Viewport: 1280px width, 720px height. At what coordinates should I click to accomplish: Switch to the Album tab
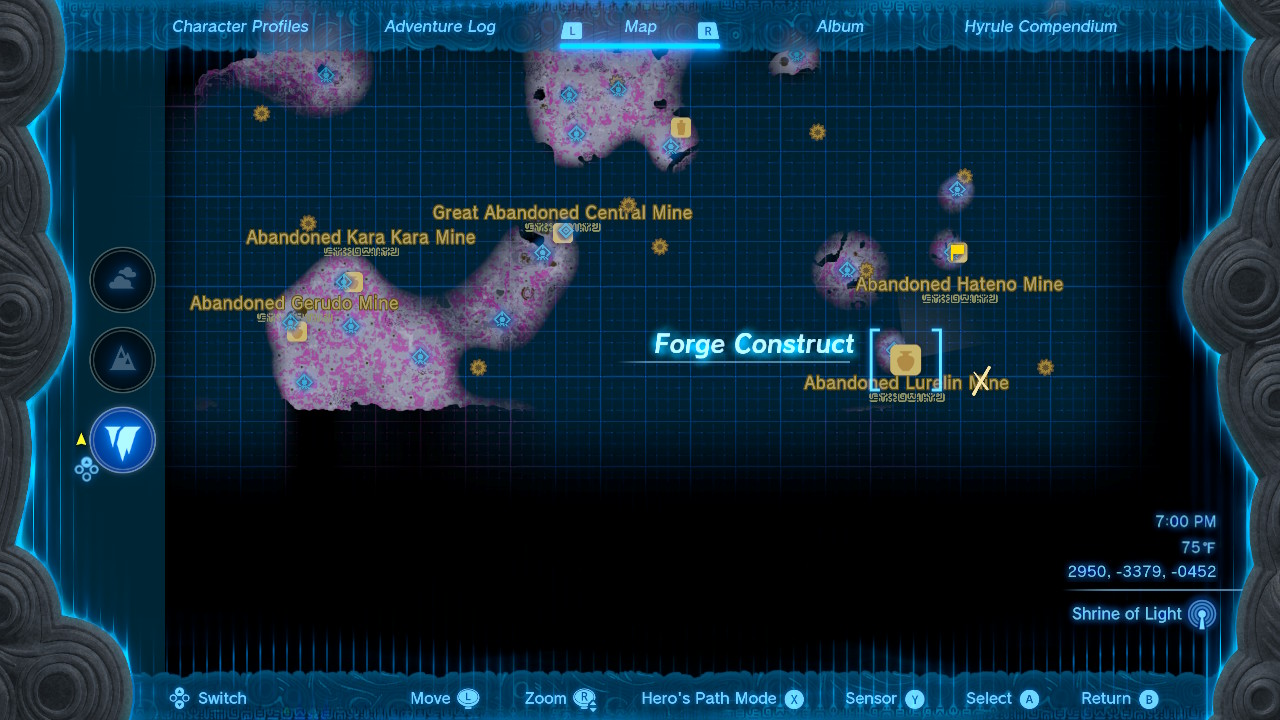click(x=840, y=26)
